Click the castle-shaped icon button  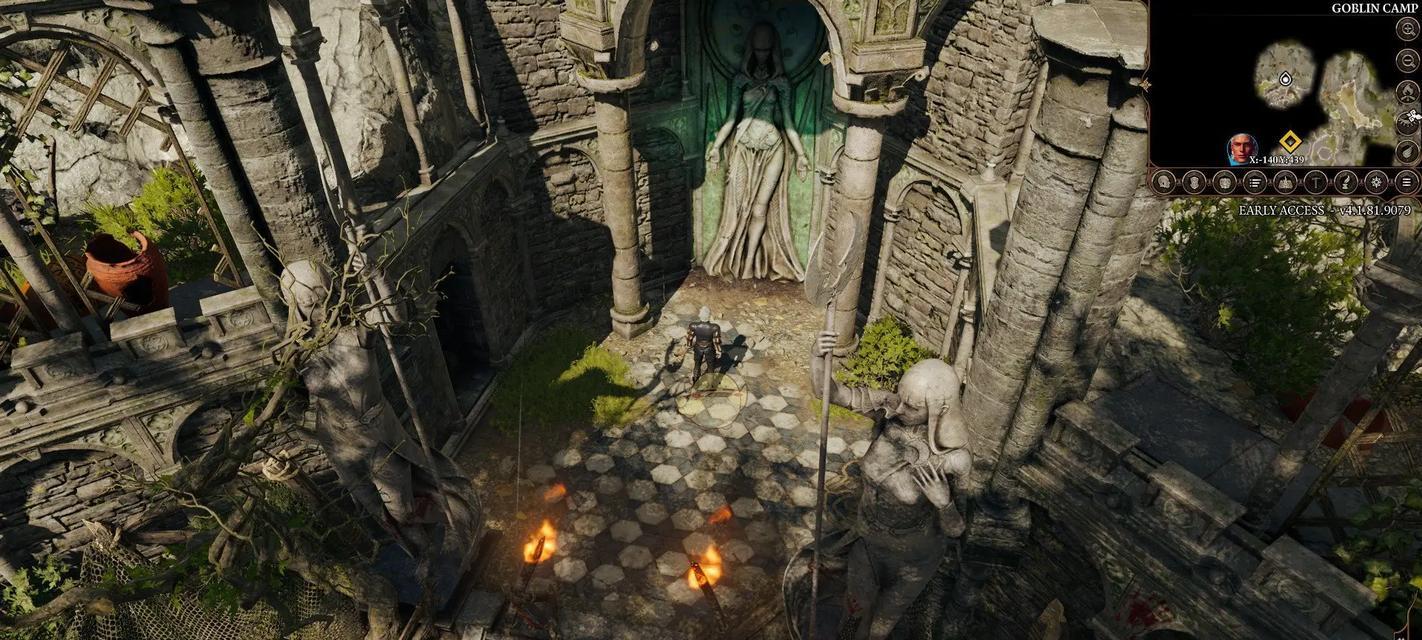pyautogui.click(x=1286, y=182)
